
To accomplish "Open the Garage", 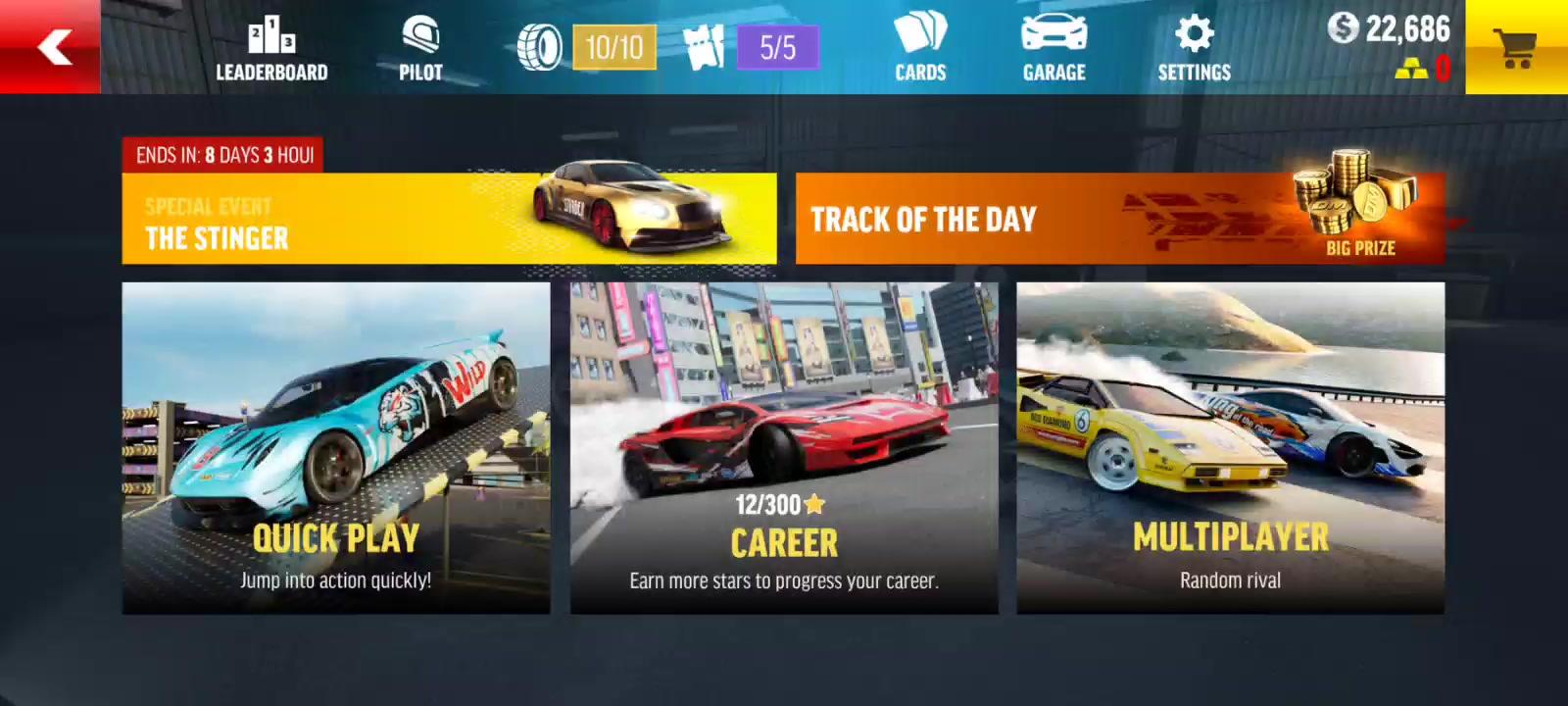I will tap(1053, 44).
